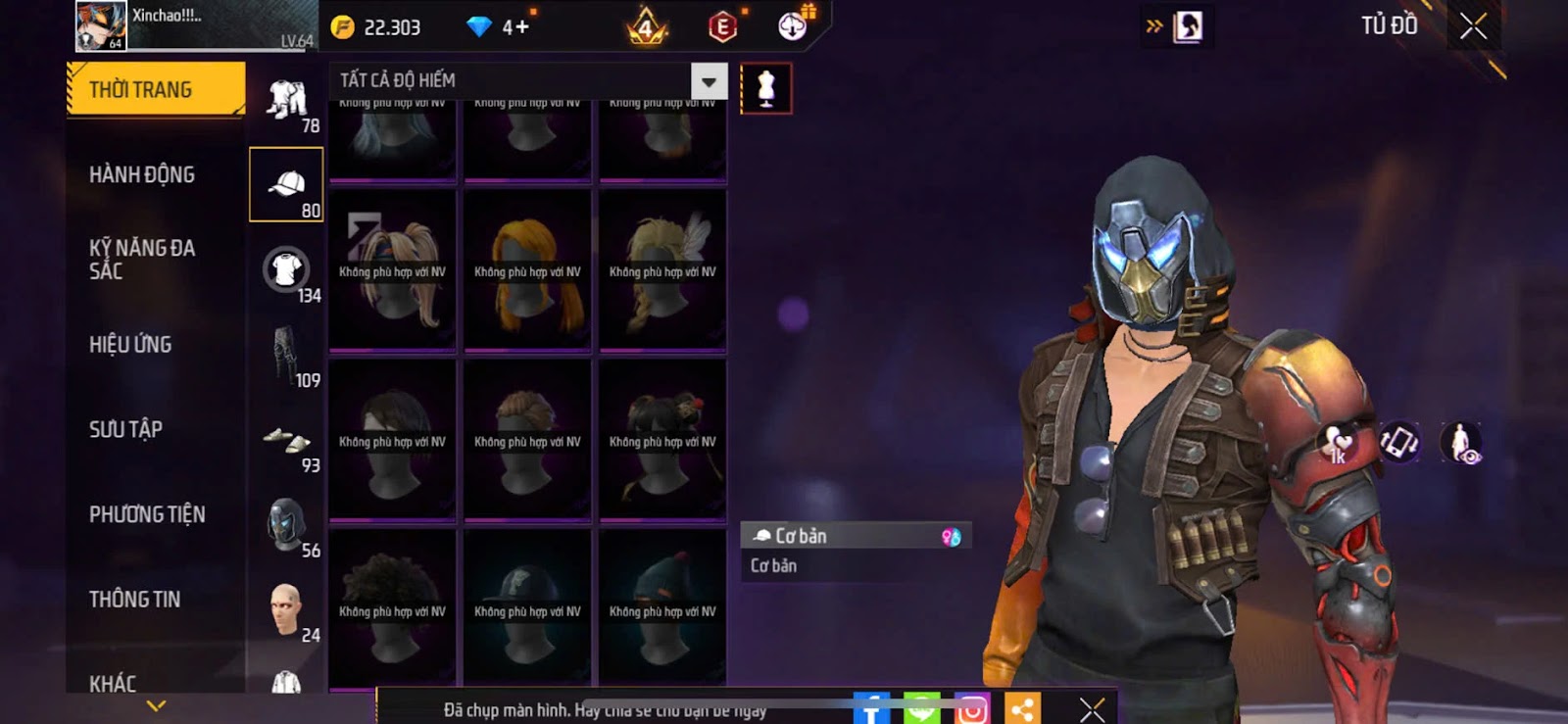The image size is (1568, 724).
Task: Click the mannequin preview button
Action: [x=766, y=89]
